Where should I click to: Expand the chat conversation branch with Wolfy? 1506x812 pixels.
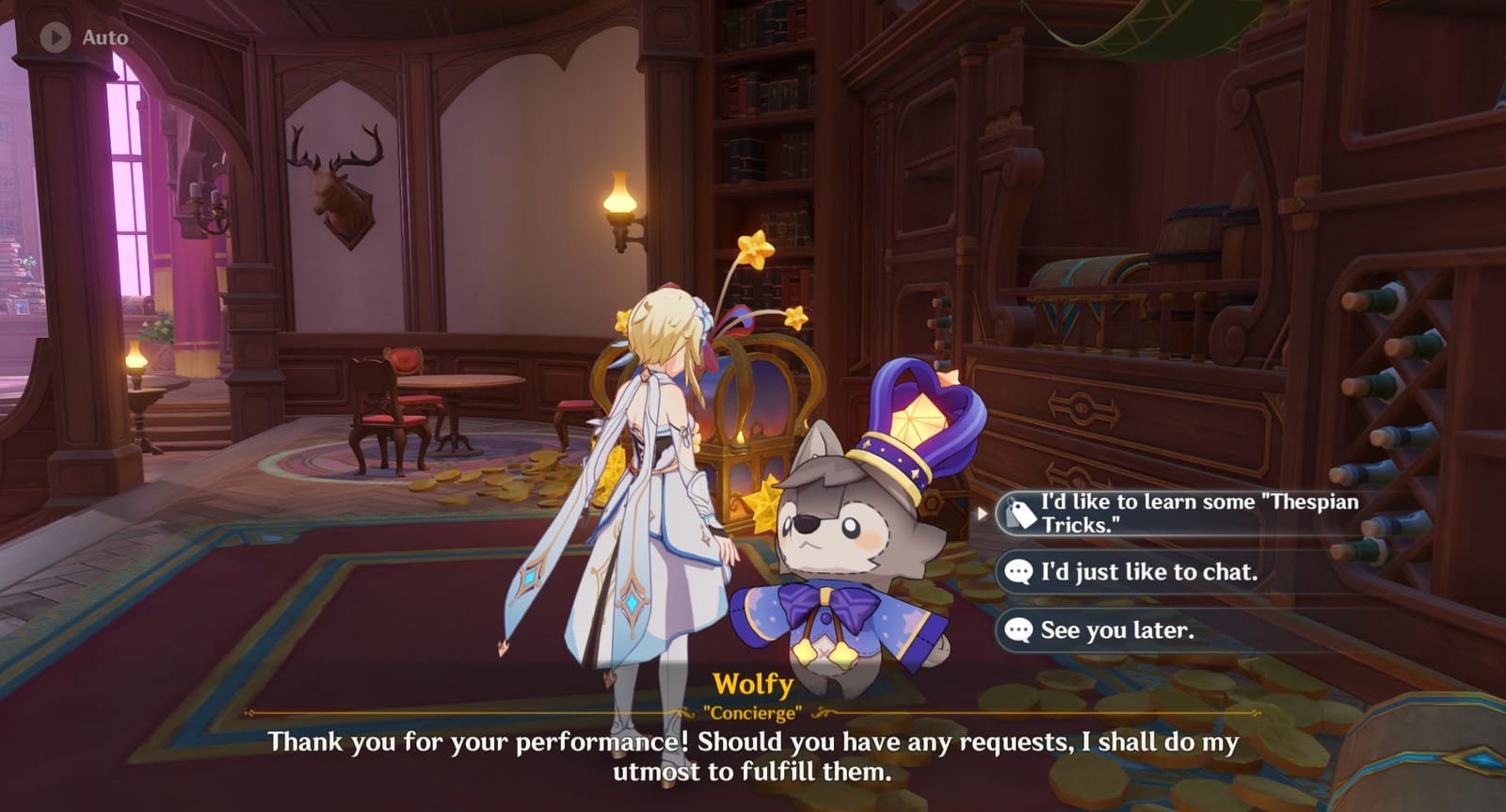1148,571
